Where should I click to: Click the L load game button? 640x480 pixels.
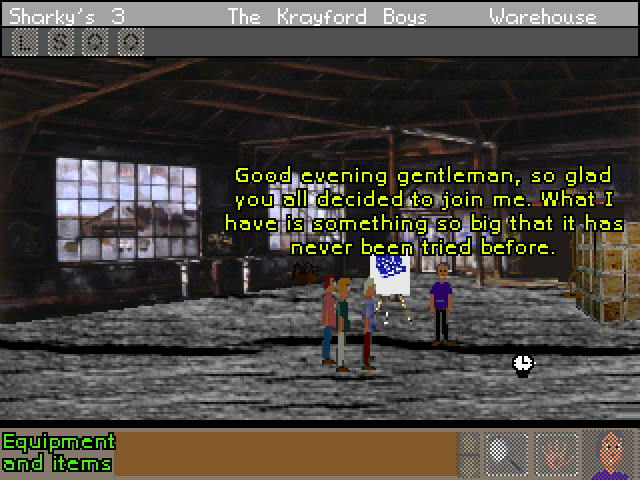coord(26,42)
